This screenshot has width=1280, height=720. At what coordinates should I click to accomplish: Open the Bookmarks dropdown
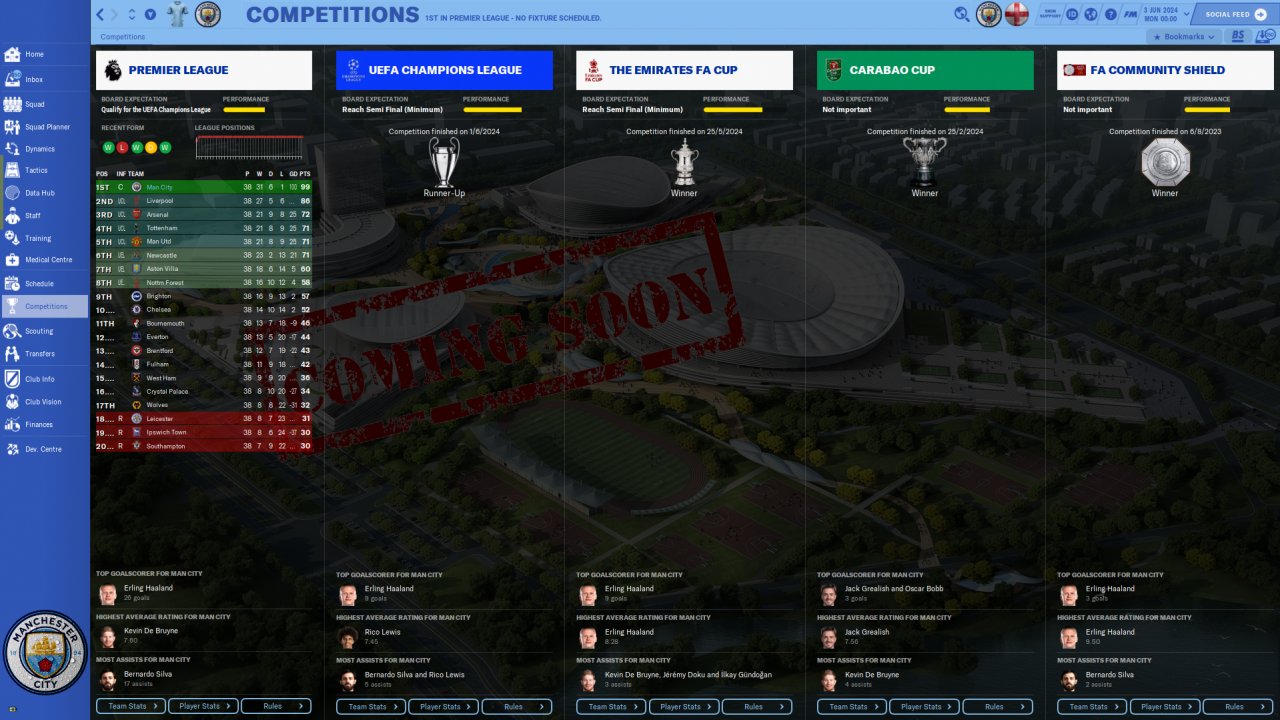coord(1185,37)
